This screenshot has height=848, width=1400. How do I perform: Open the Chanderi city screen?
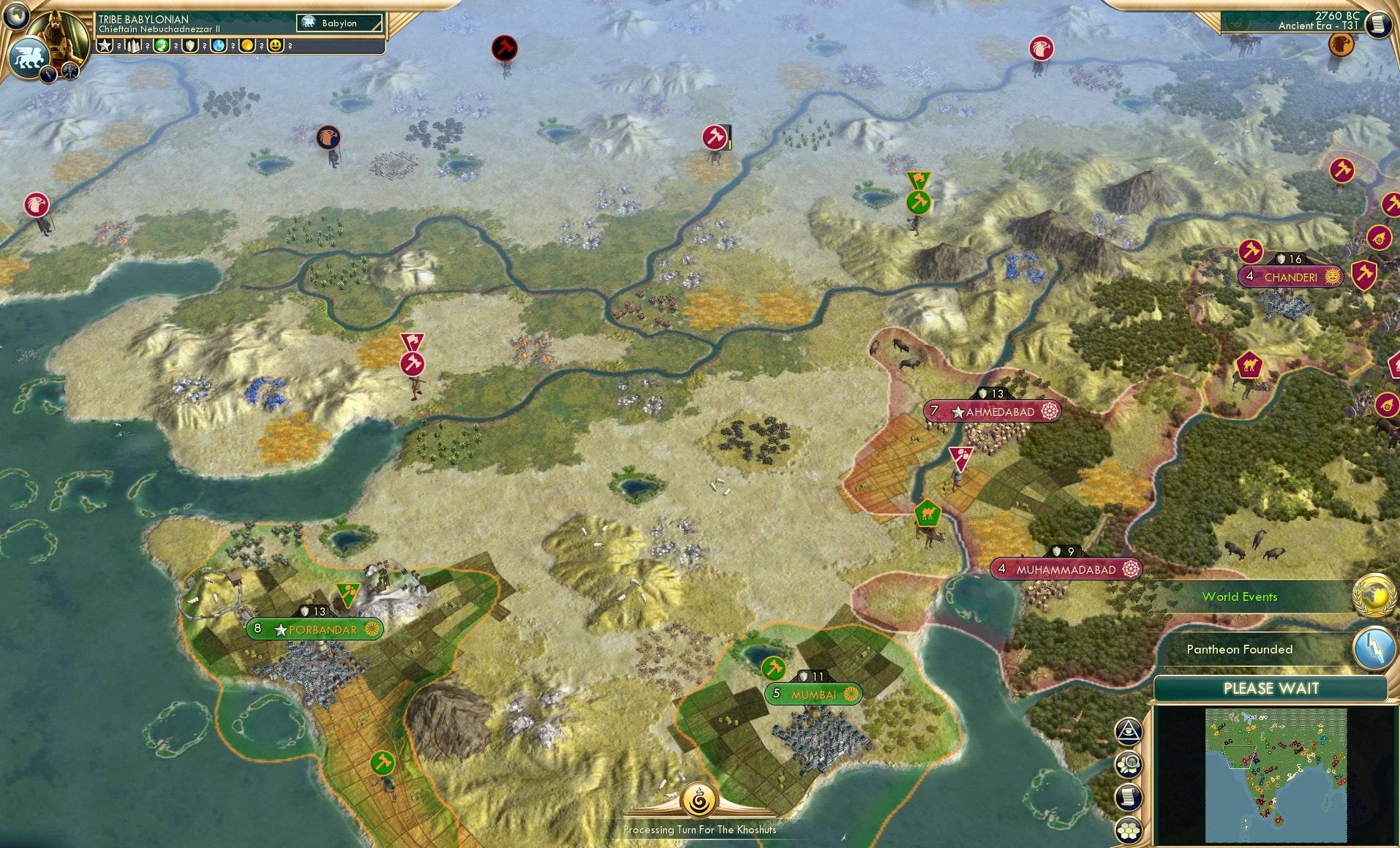pyautogui.click(x=1292, y=276)
